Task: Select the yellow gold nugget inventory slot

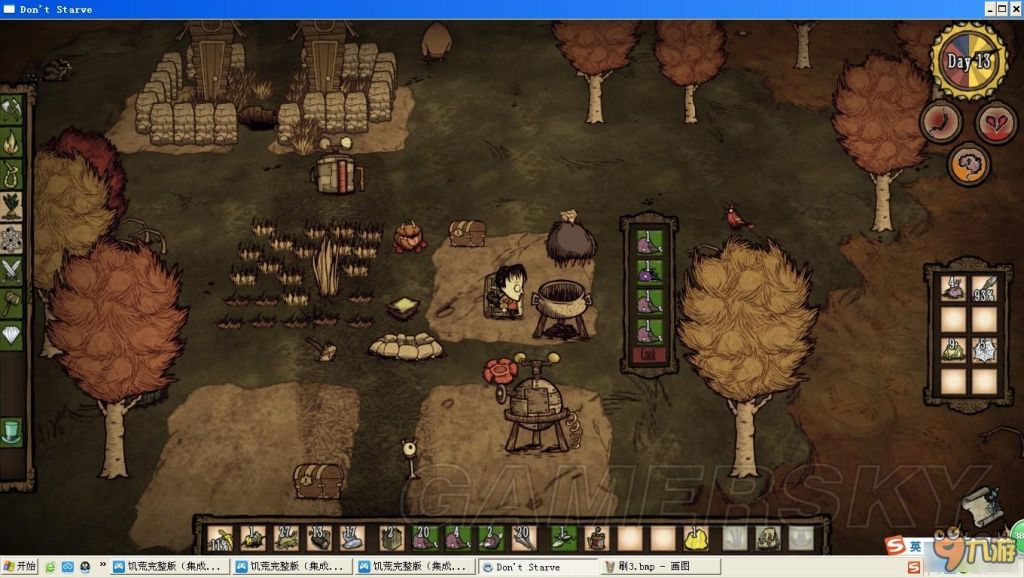Action: (693, 539)
